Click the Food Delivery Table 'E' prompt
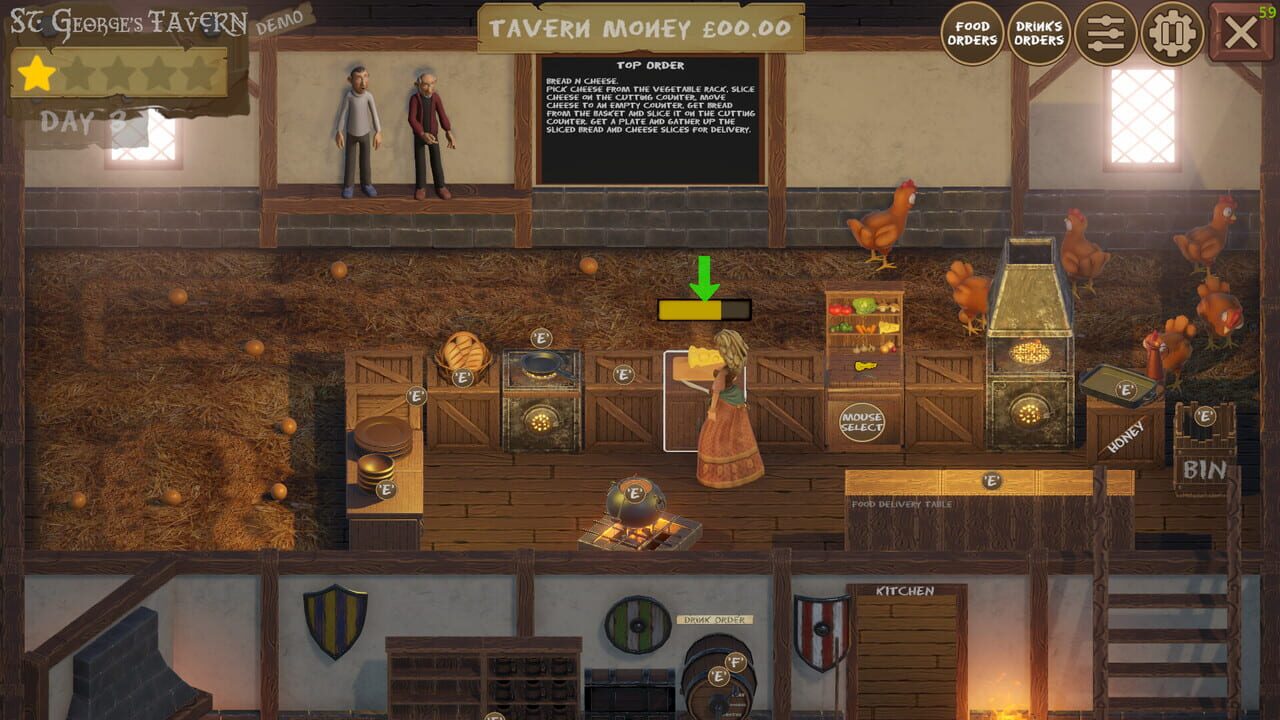Screen dimensions: 1280x720 (991, 480)
